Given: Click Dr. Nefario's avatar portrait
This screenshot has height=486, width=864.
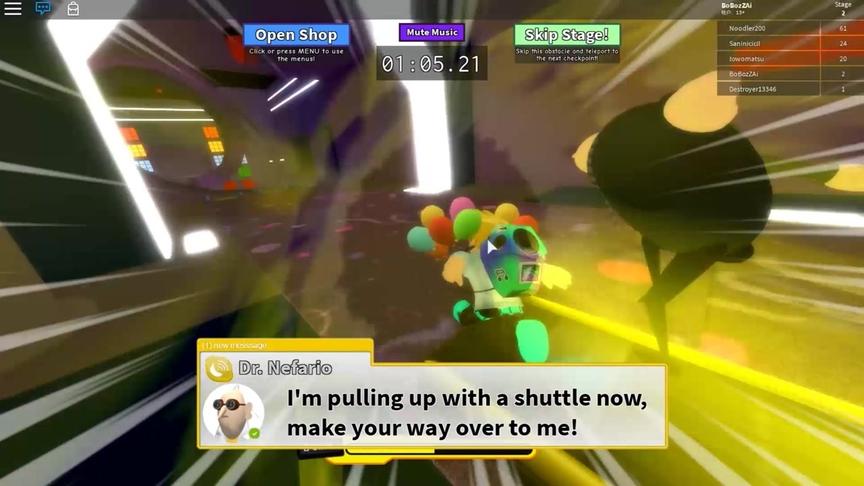Looking at the screenshot, I should tap(233, 413).
